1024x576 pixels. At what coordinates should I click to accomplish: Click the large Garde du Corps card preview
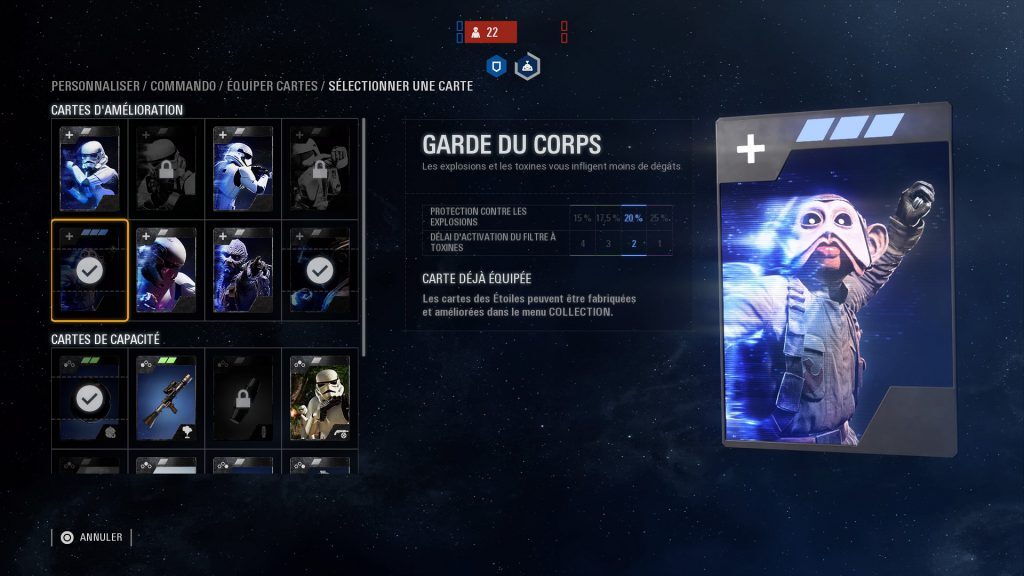coord(835,280)
